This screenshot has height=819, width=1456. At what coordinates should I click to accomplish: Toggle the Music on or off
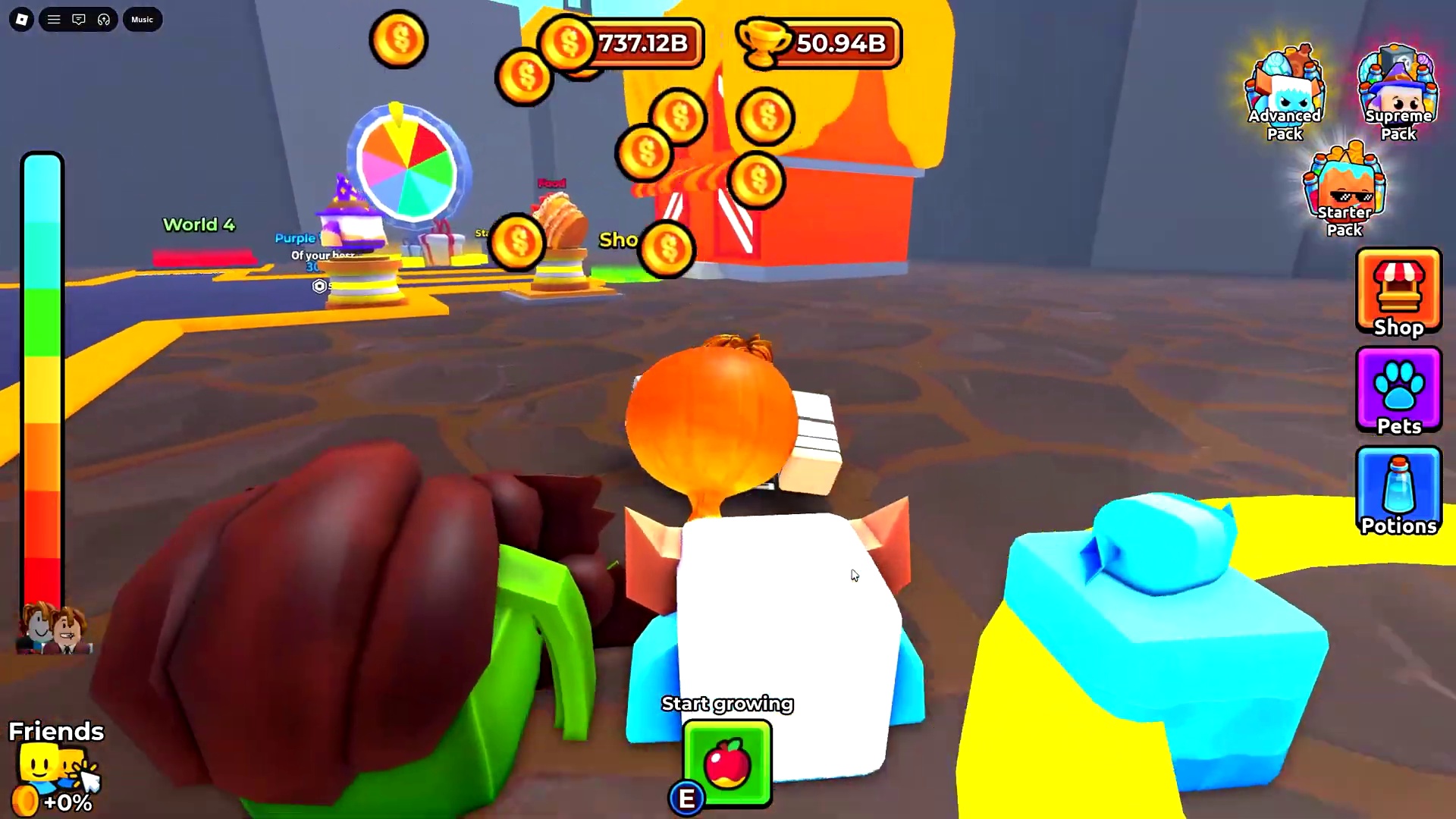[142, 19]
